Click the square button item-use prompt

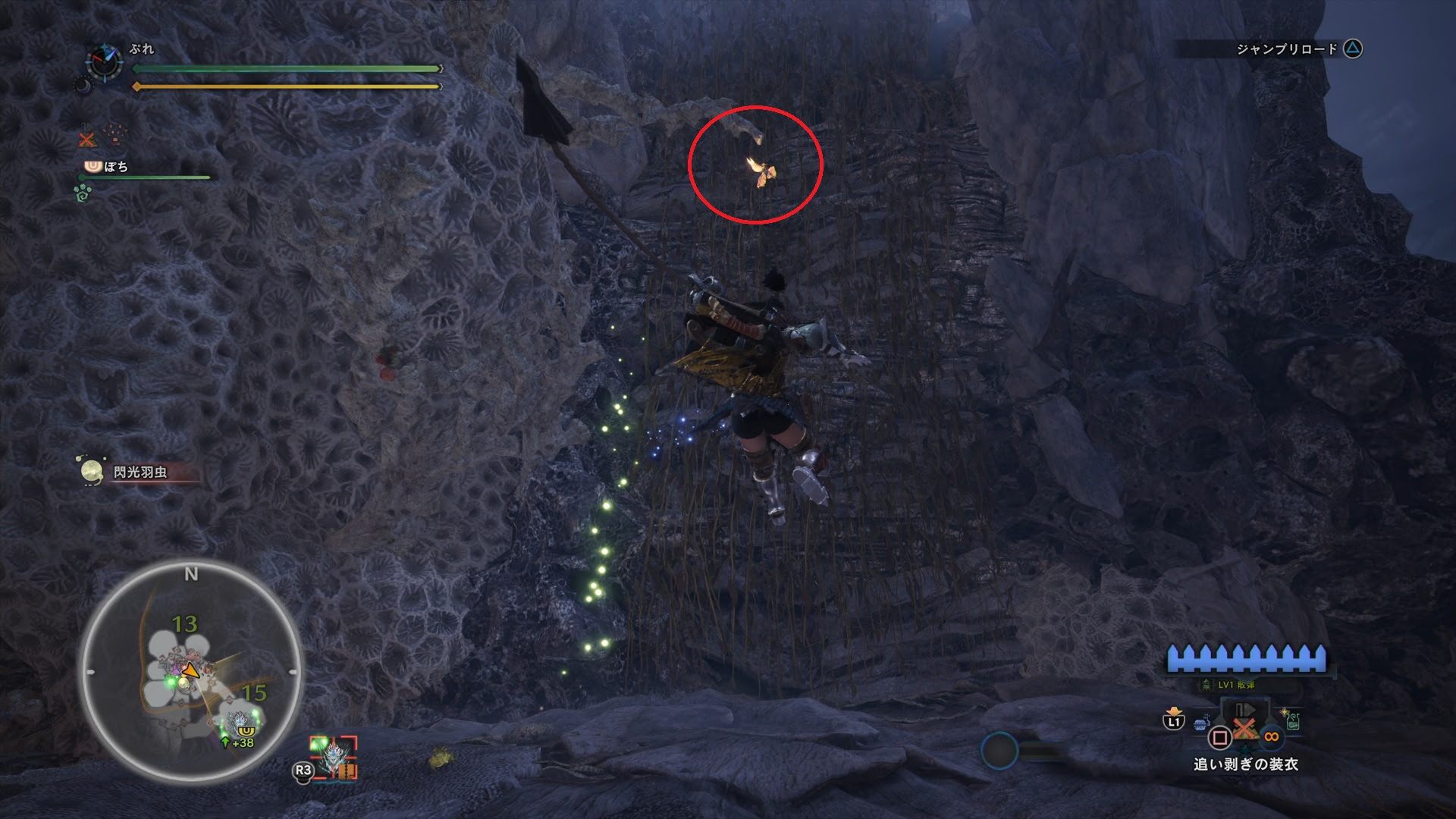(1220, 737)
